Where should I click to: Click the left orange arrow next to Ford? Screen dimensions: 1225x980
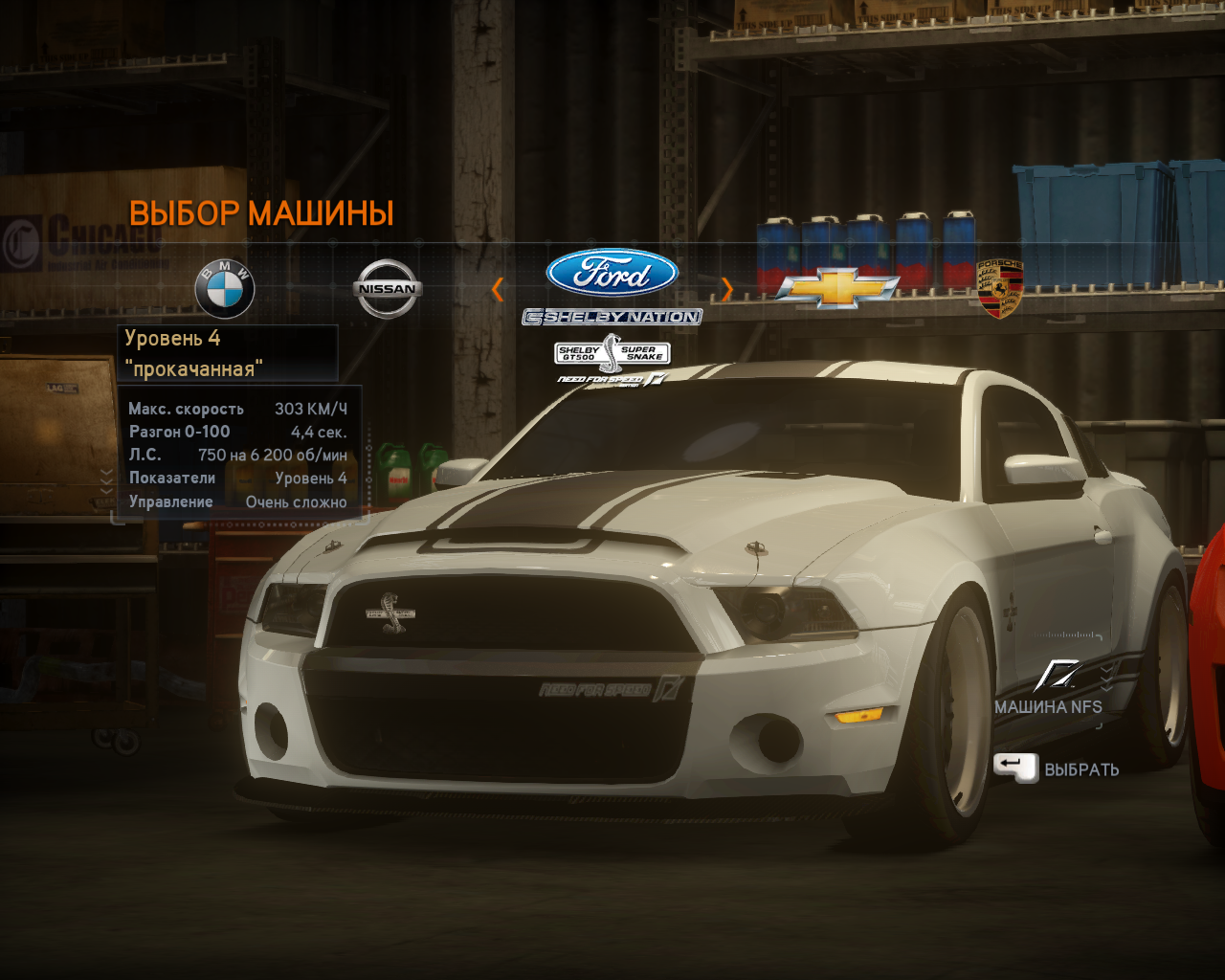point(498,289)
